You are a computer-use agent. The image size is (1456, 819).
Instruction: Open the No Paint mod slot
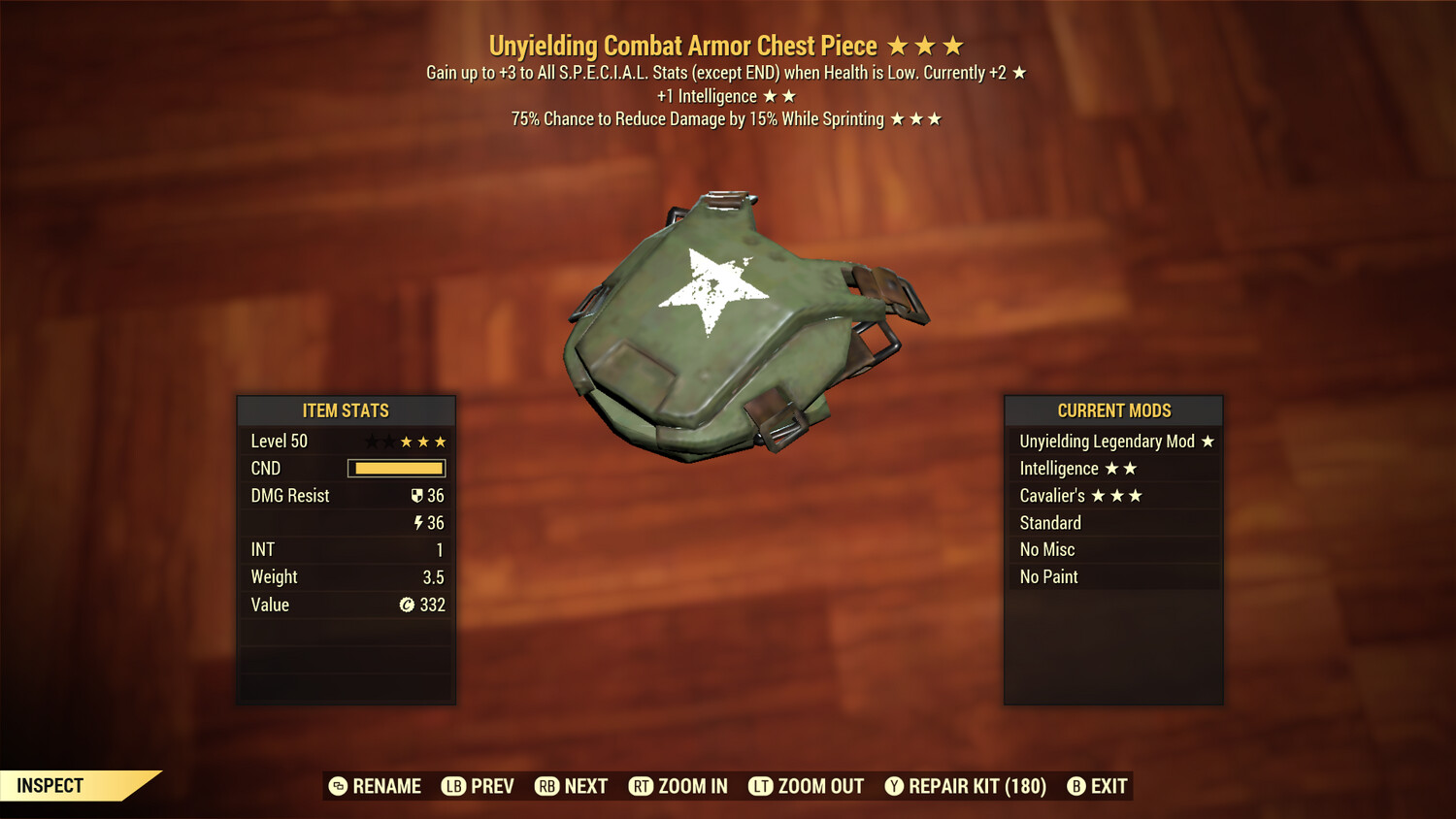(1048, 576)
